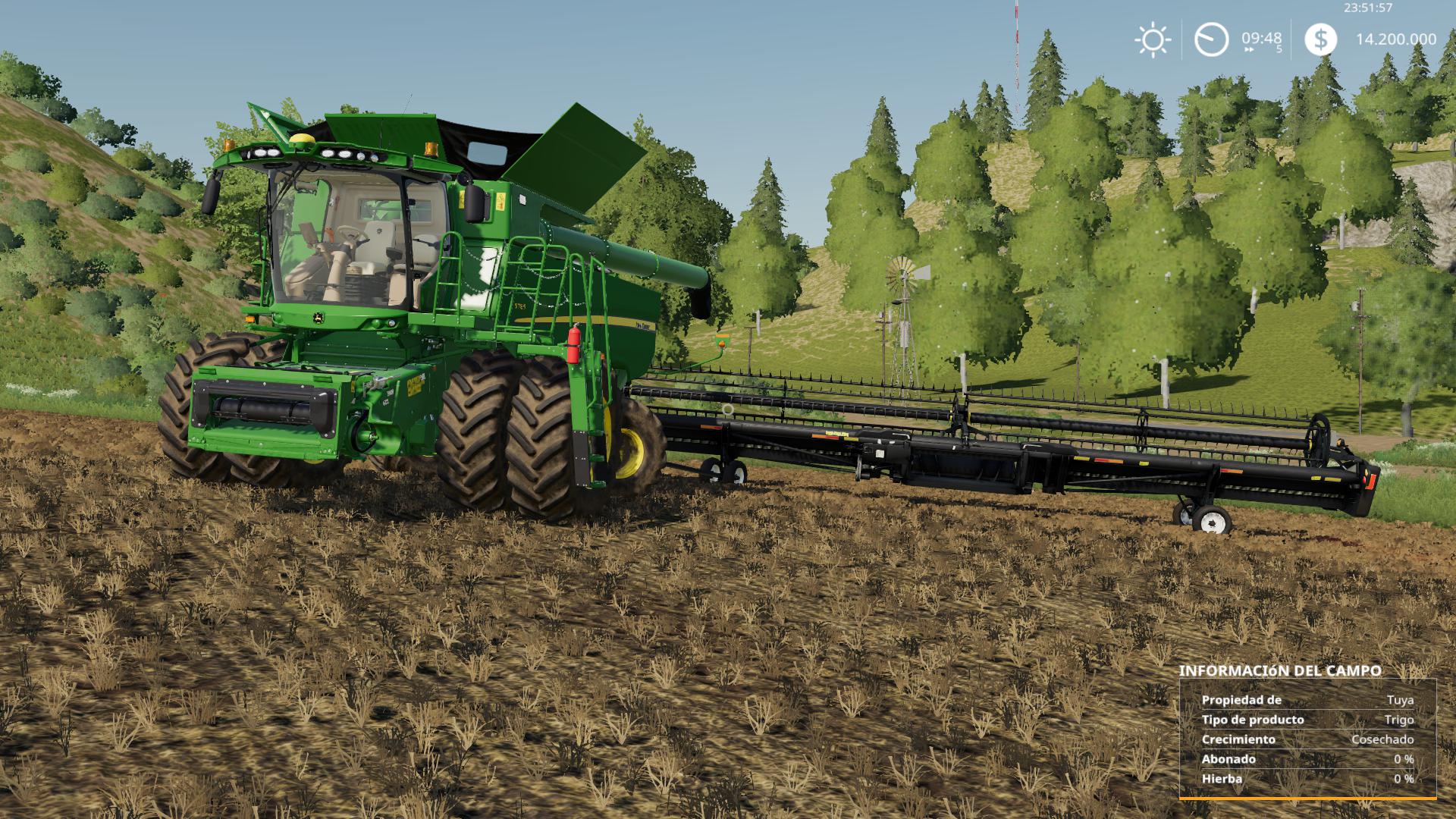The image size is (1456, 819).
Task: Open the dollar money icon
Action: click(x=1320, y=39)
